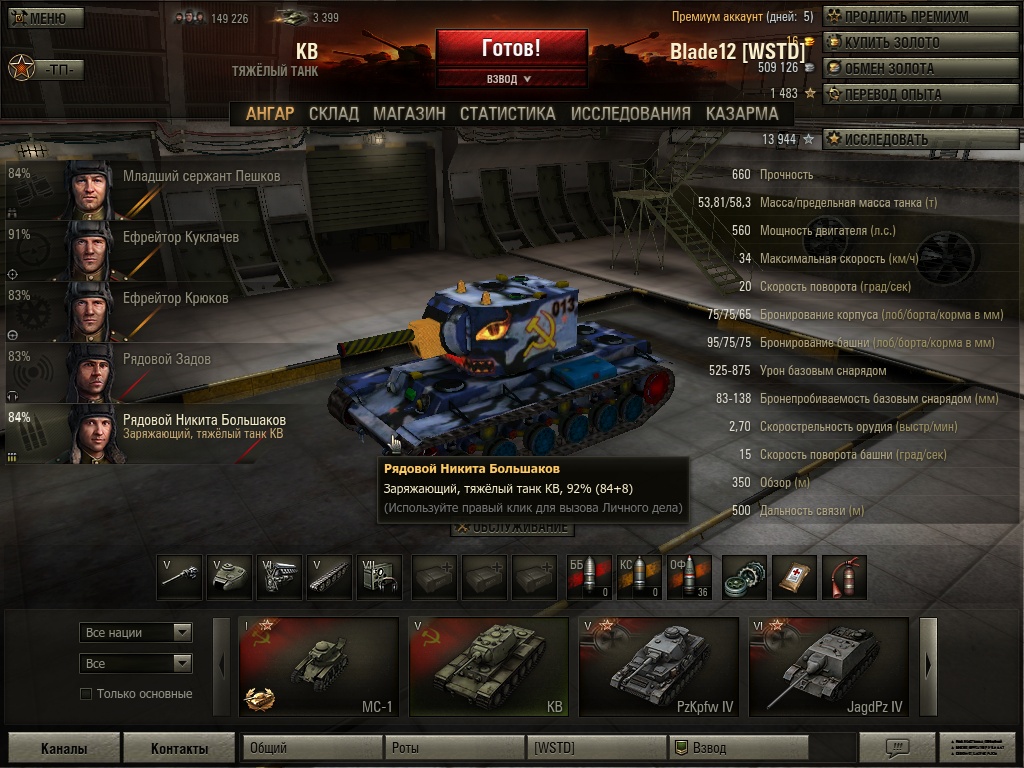Screen dimensions: 1024x768
Task: Switch to the ИССЛЕДОВАНИЯ tab
Action: tap(630, 114)
